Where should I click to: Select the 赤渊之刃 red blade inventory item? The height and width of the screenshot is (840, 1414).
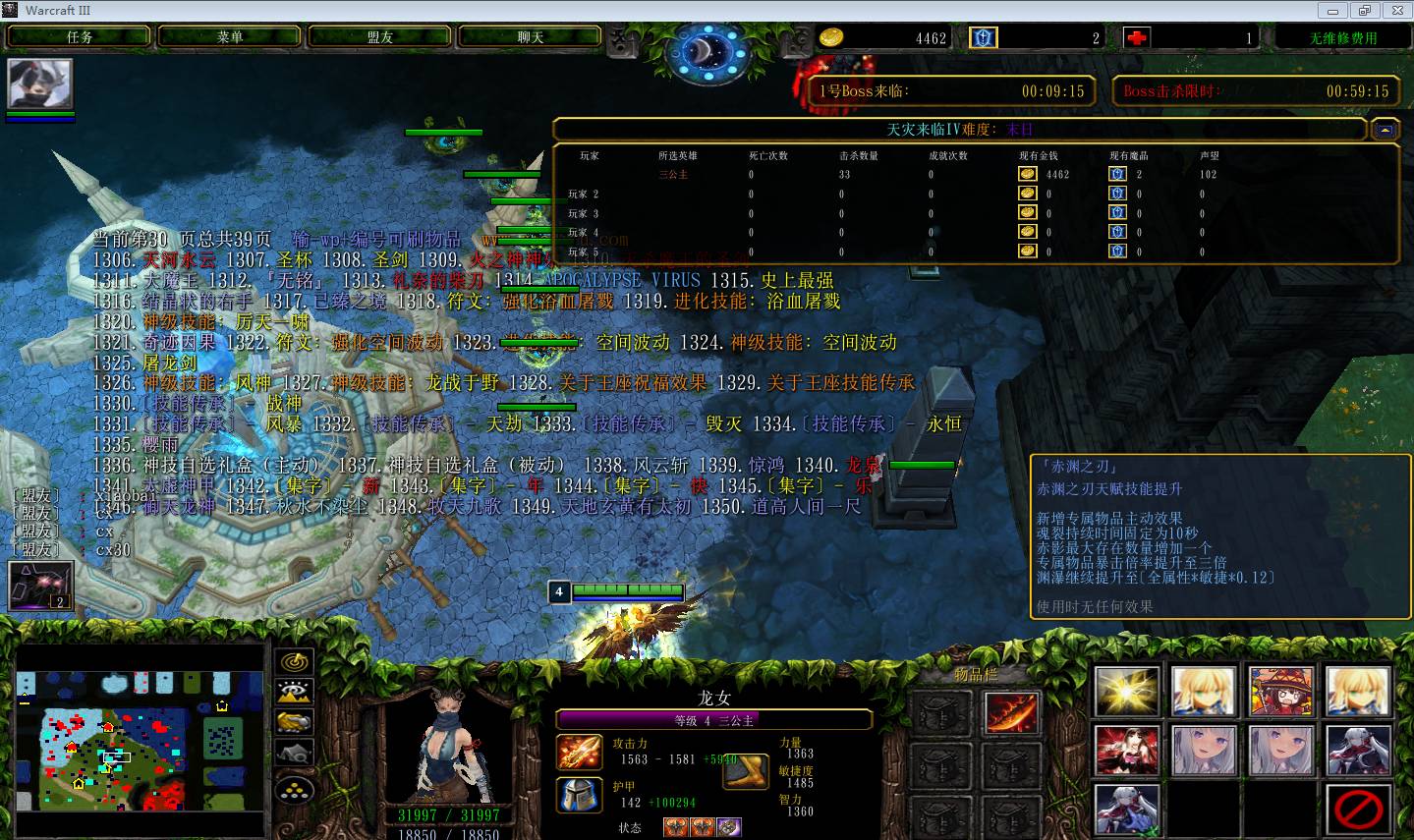[x=1010, y=711]
